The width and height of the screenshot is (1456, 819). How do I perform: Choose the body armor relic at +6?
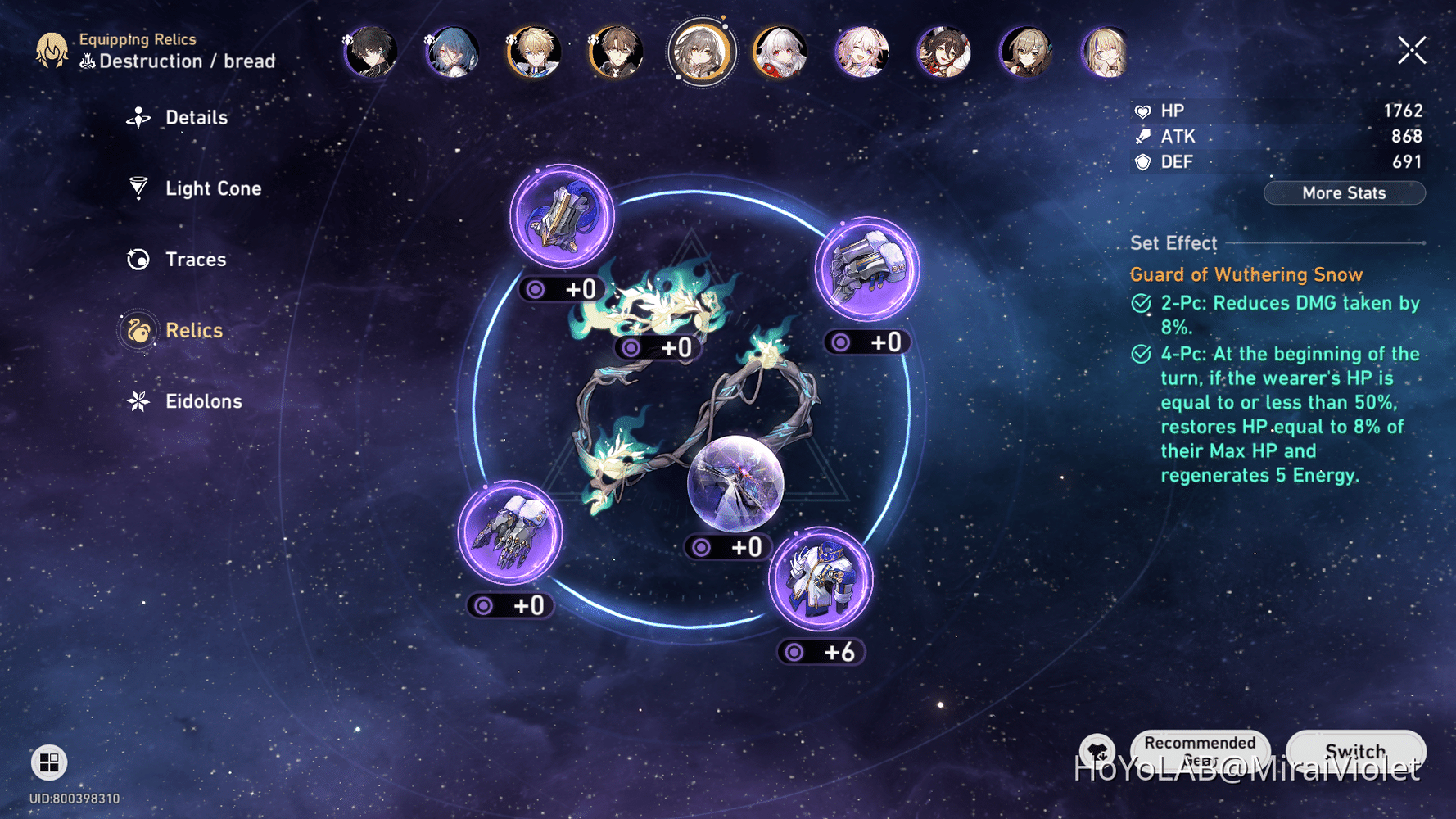(821, 580)
